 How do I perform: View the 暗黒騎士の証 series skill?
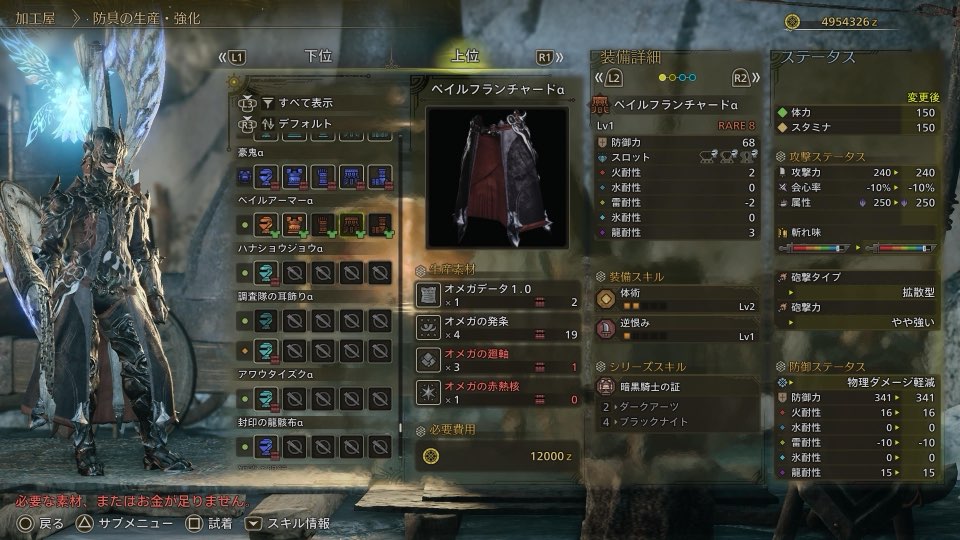[676, 388]
